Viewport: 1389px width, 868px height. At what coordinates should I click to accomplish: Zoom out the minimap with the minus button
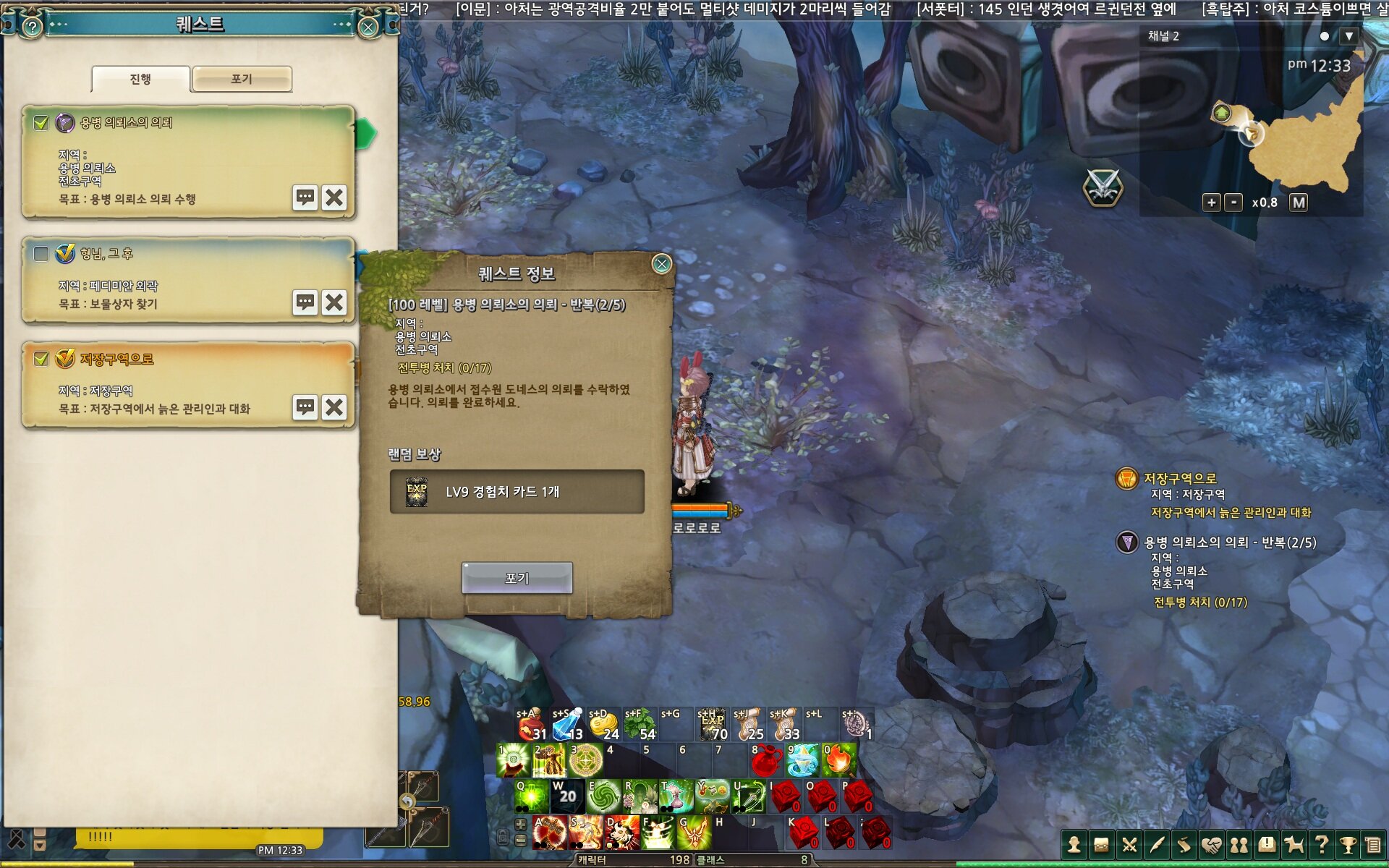click(x=1233, y=203)
